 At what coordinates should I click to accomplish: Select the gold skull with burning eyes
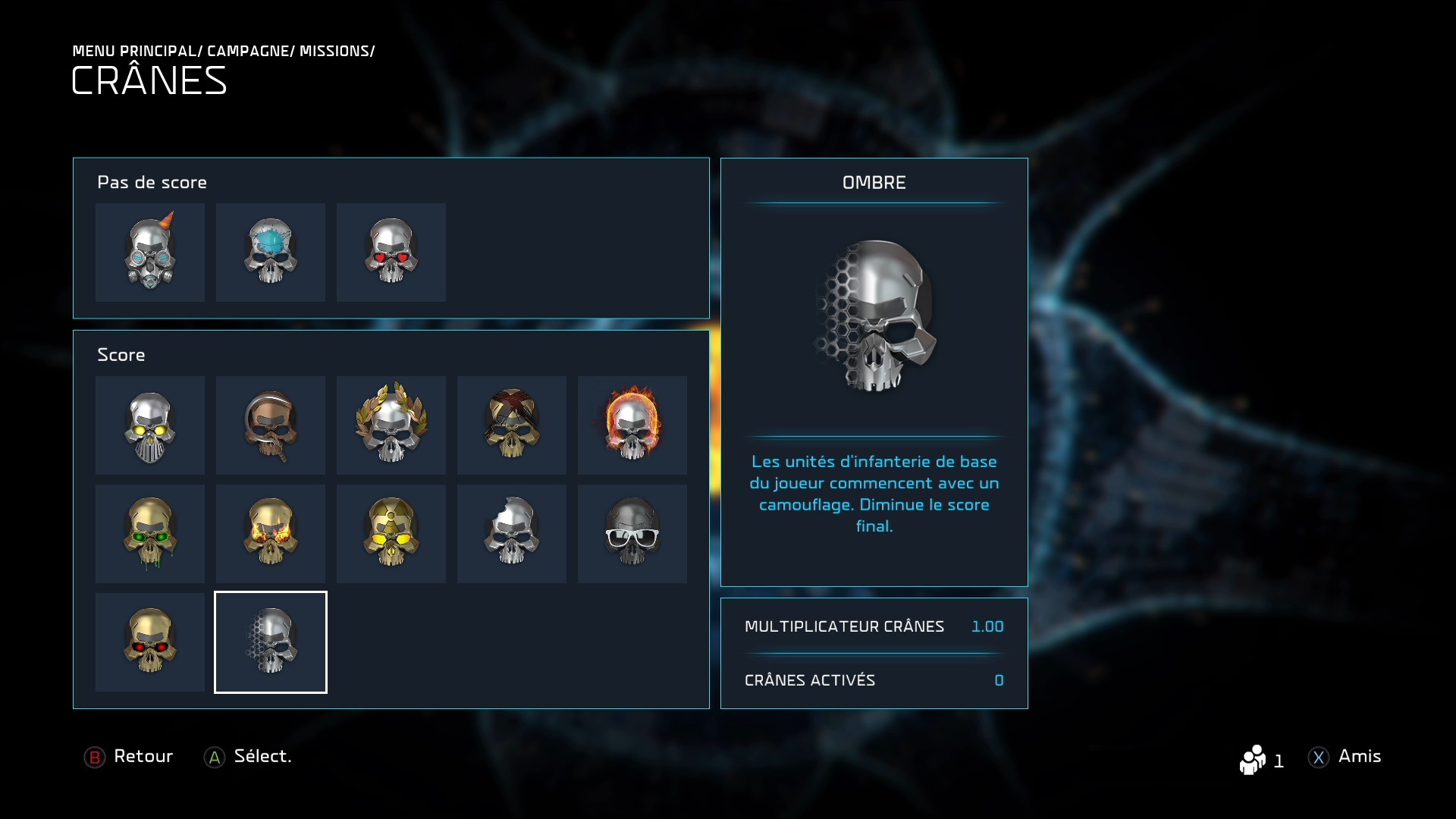click(x=271, y=534)
